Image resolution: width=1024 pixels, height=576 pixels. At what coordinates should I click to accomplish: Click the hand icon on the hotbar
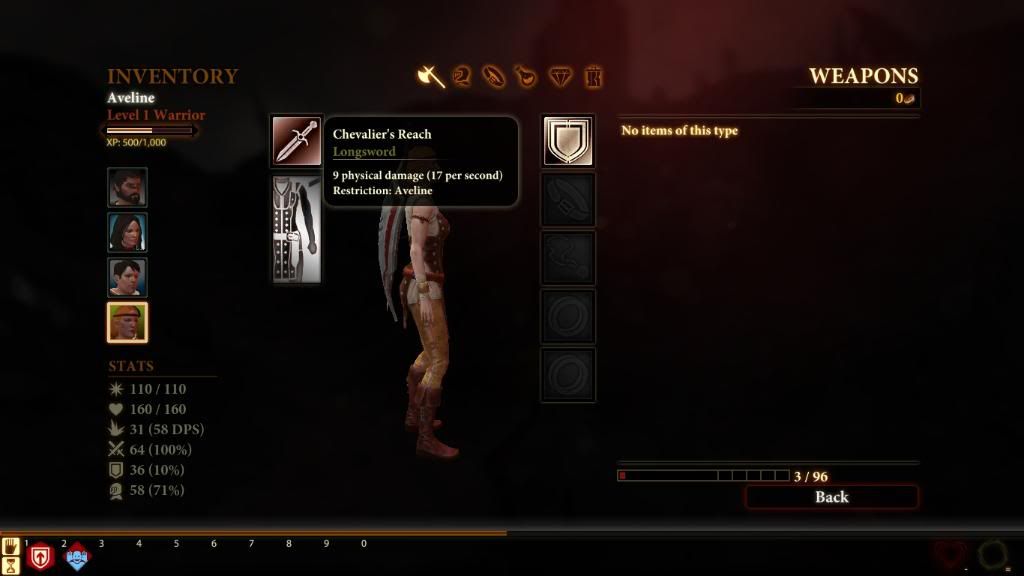coord(11,546)
